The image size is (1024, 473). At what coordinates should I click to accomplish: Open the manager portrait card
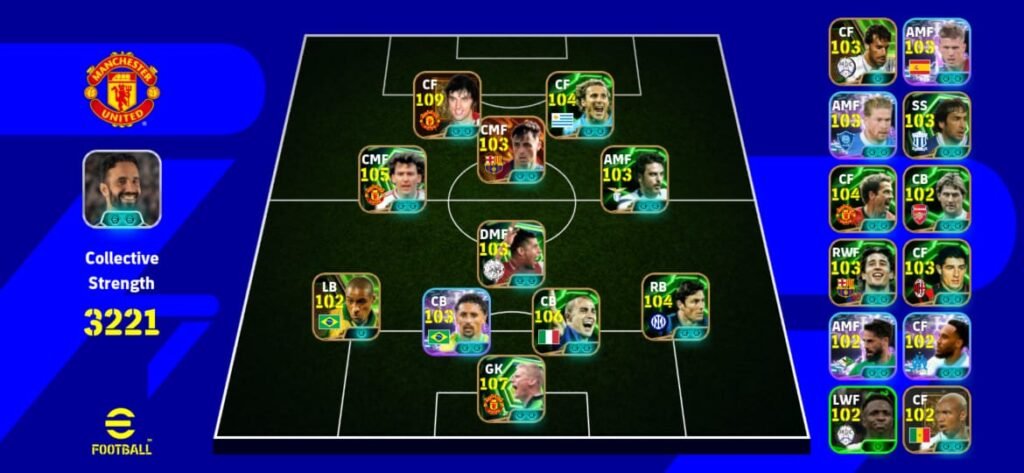pos(122,189)
